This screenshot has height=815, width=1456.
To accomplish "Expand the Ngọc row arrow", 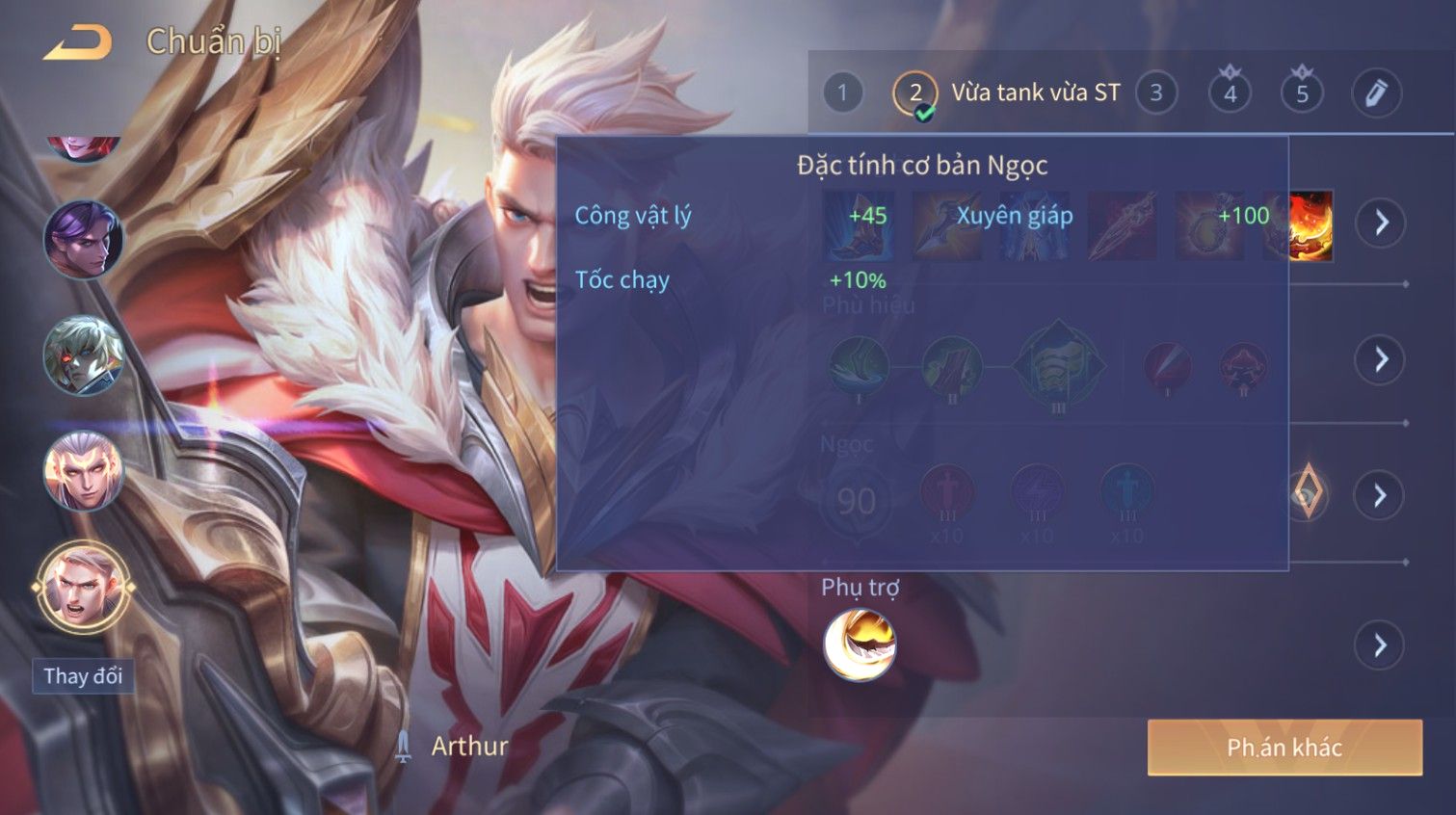I will pyautogui.click(x=1381, y=495).
